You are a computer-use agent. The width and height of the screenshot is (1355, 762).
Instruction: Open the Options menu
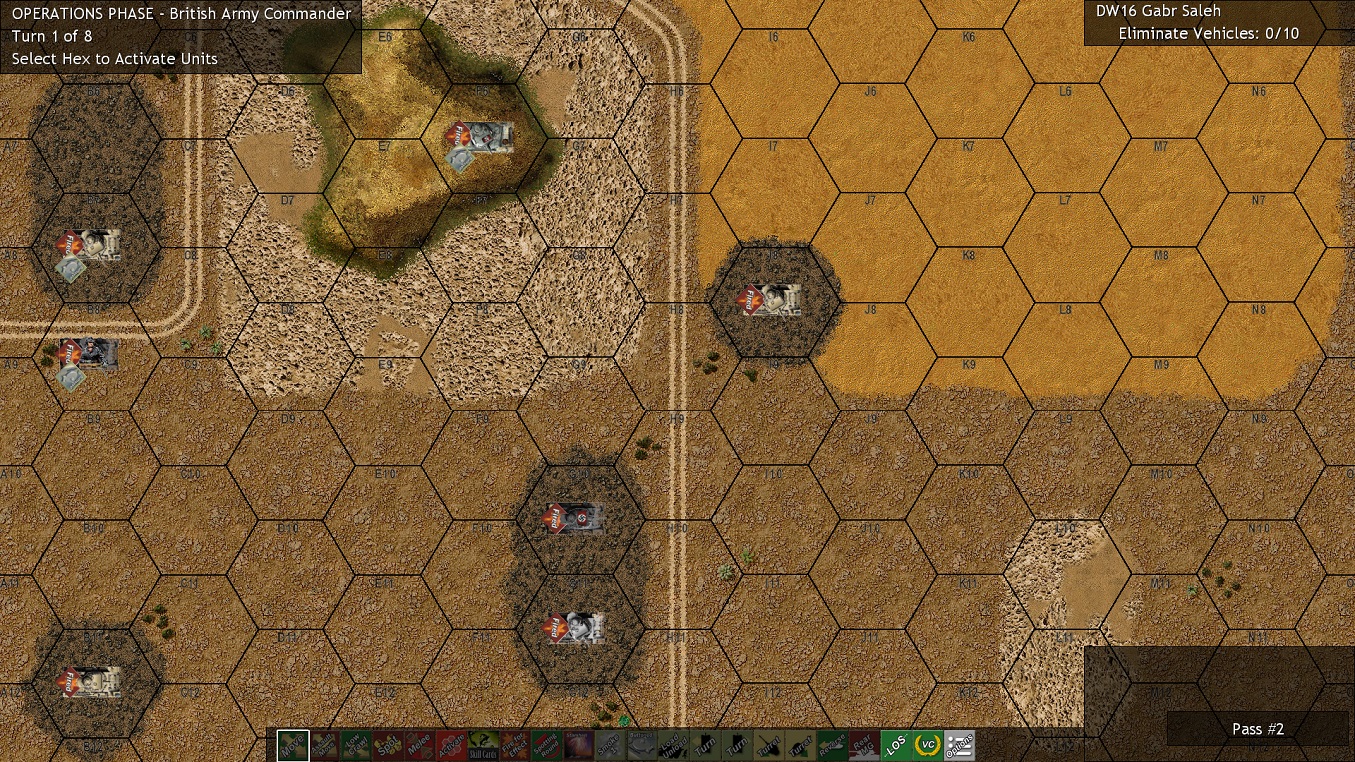coord(959,744)
